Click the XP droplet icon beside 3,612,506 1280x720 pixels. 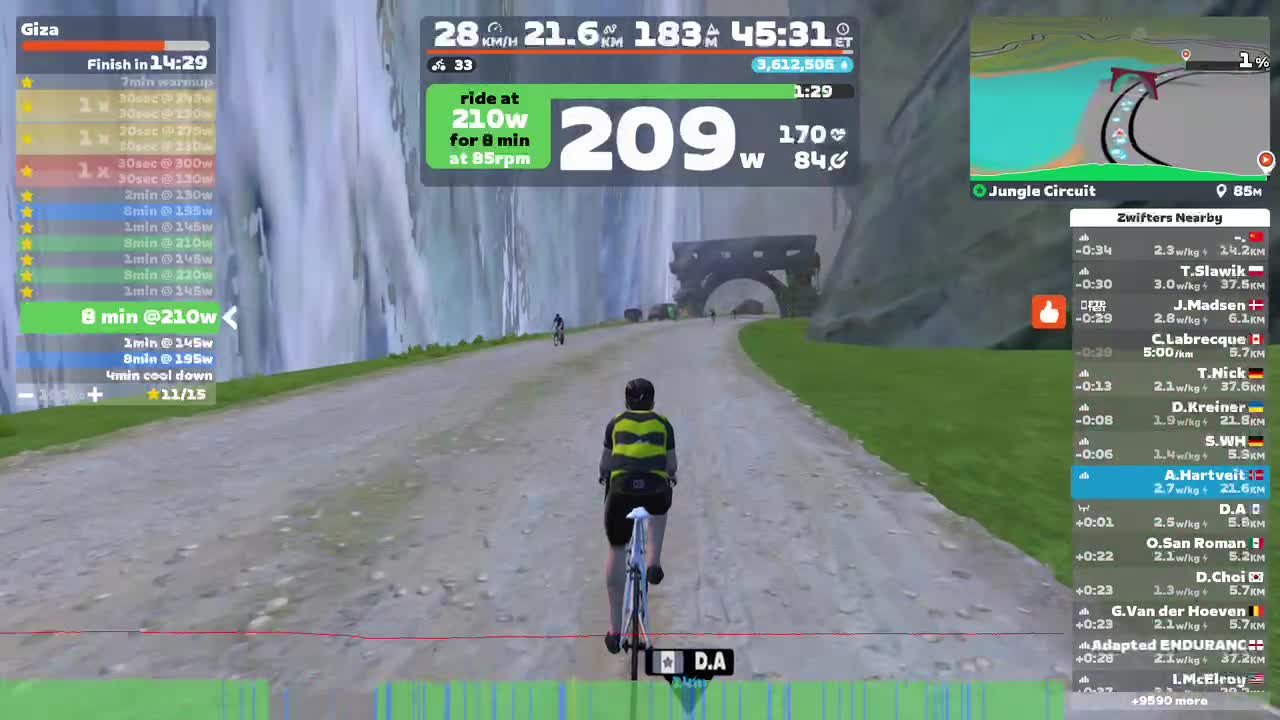845,64
